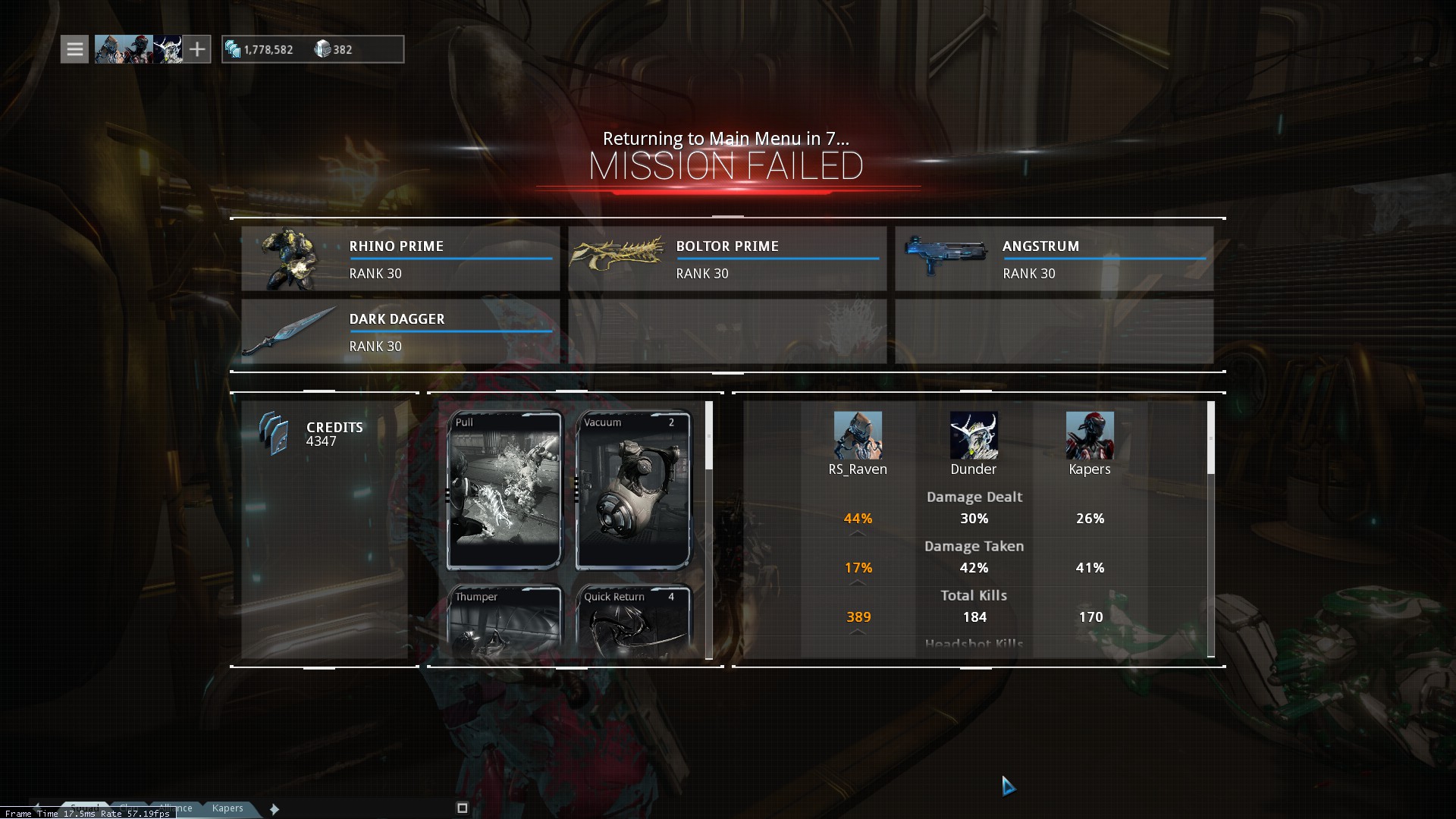Select the Thumper mod card
This screenshot has height=819, width=1456.
point(504,620)
